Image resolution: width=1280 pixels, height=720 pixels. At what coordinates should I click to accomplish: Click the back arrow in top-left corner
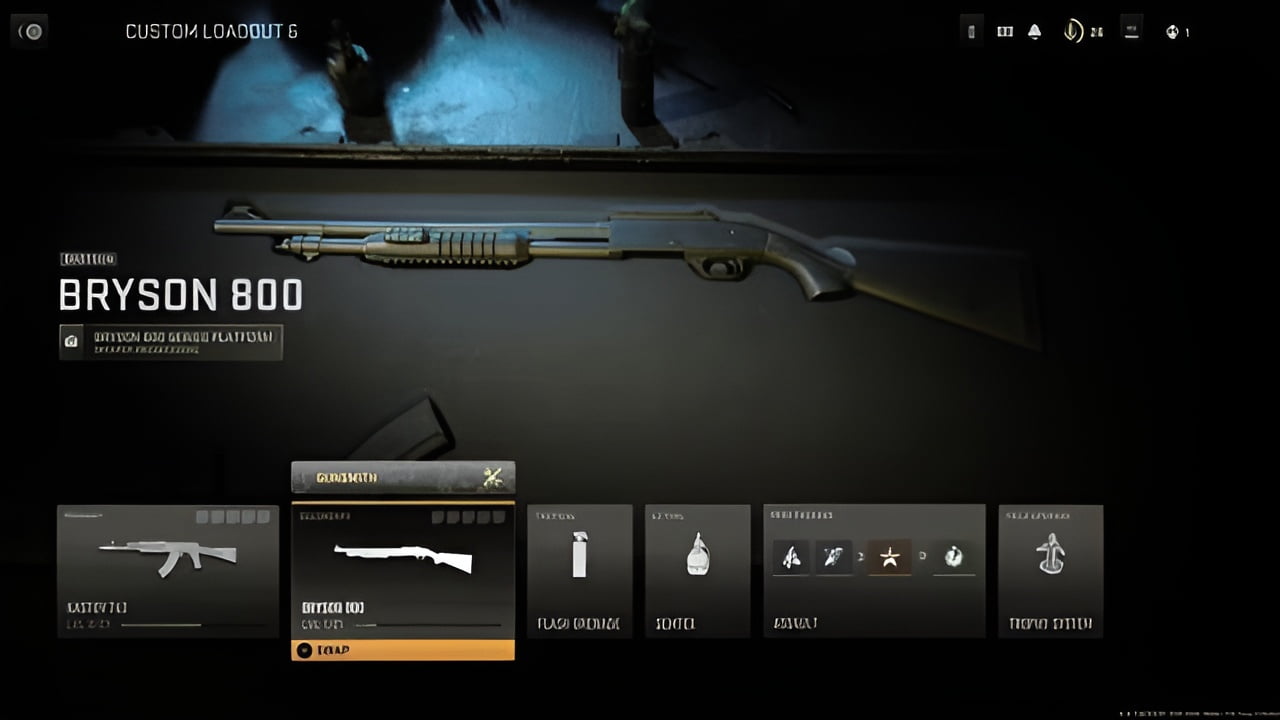click(x=29, y=31)
